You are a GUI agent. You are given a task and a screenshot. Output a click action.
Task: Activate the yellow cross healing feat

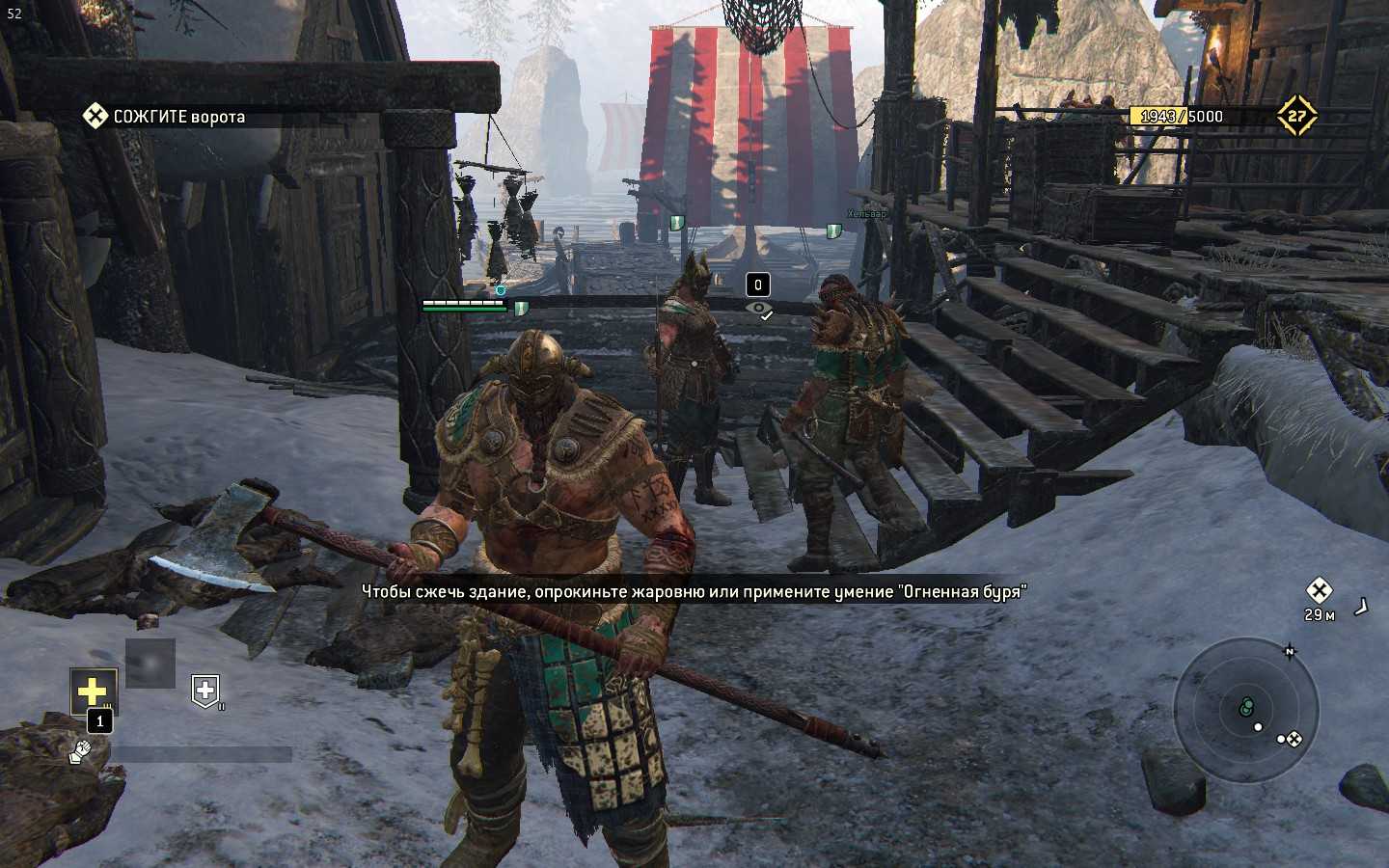pos(93,691)
